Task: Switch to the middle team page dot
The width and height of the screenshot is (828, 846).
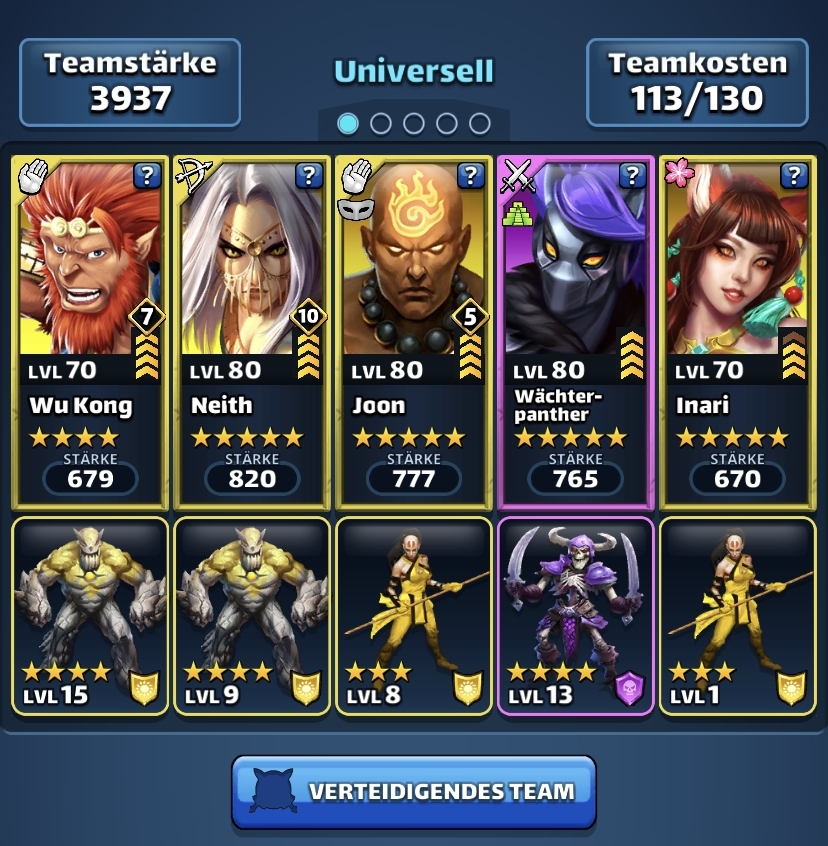Action: 414,123
